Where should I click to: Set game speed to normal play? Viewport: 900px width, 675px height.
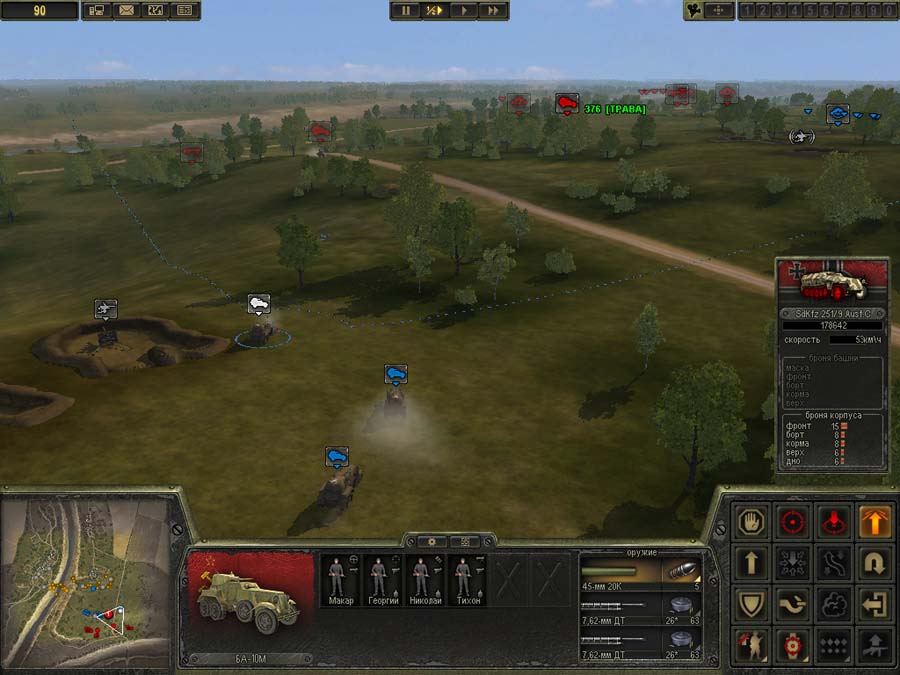[464, 10]
